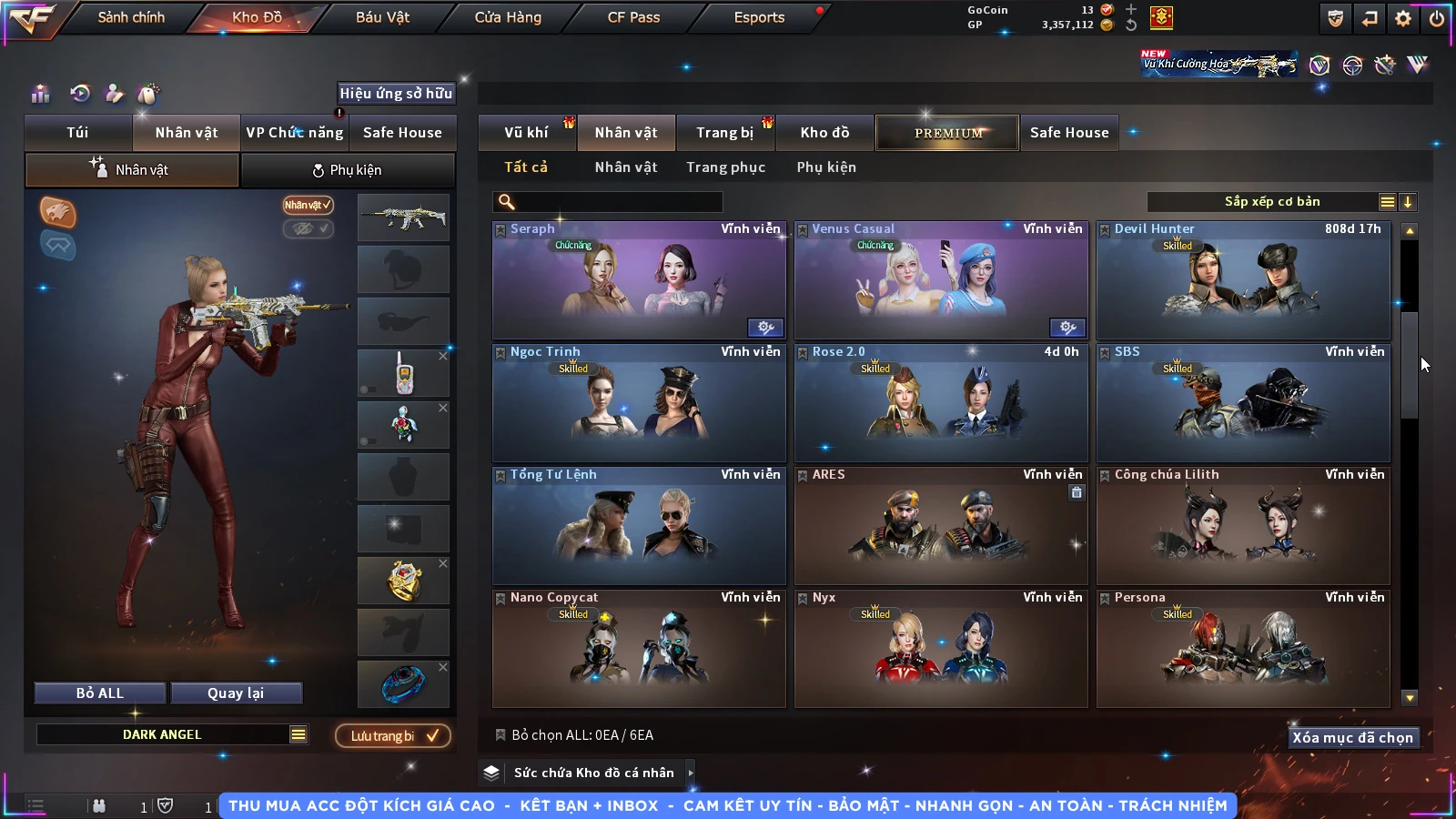Open the Sảnh chính main lobby tab
Viewport: 1456px width, 819px height.
tap(131, 17)
